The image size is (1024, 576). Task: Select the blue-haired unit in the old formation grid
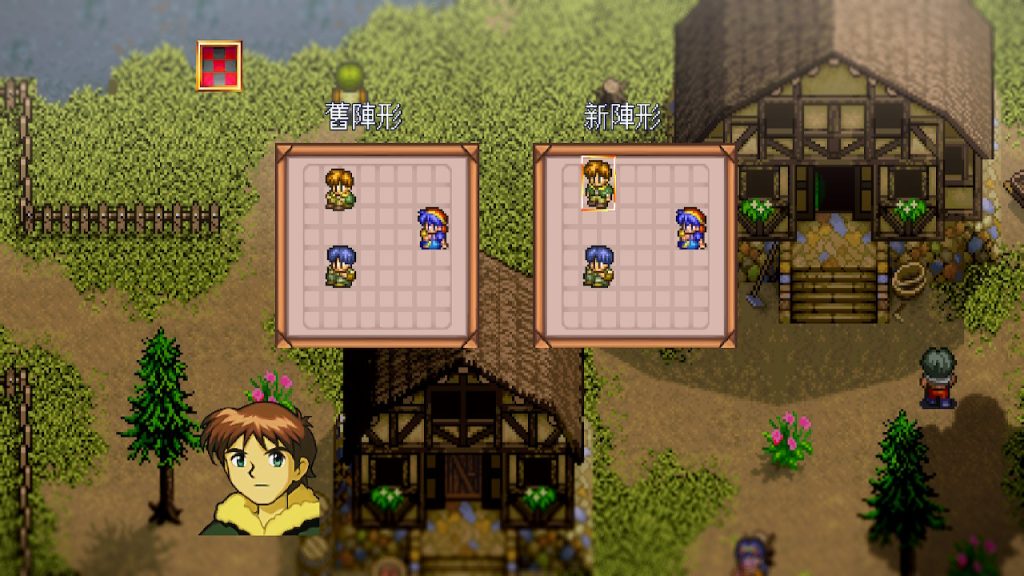coord(340,266)
